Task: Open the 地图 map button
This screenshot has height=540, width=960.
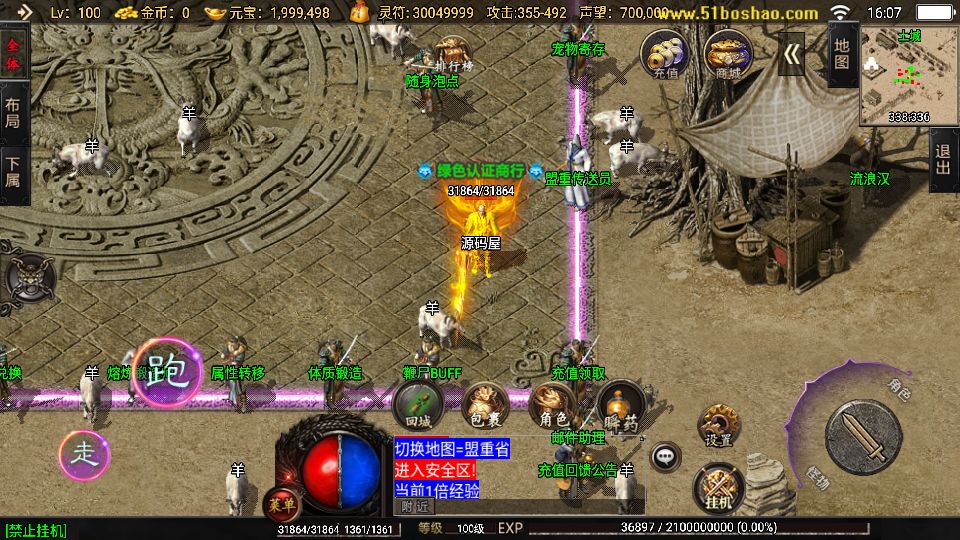Action: point(842,54)
